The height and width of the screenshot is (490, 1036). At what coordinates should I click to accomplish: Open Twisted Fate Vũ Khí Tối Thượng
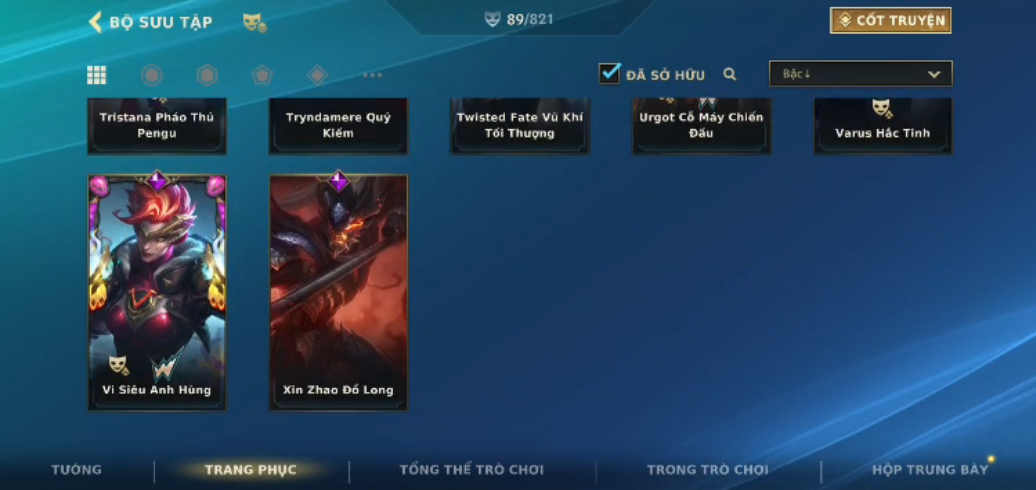coord(519,125)
